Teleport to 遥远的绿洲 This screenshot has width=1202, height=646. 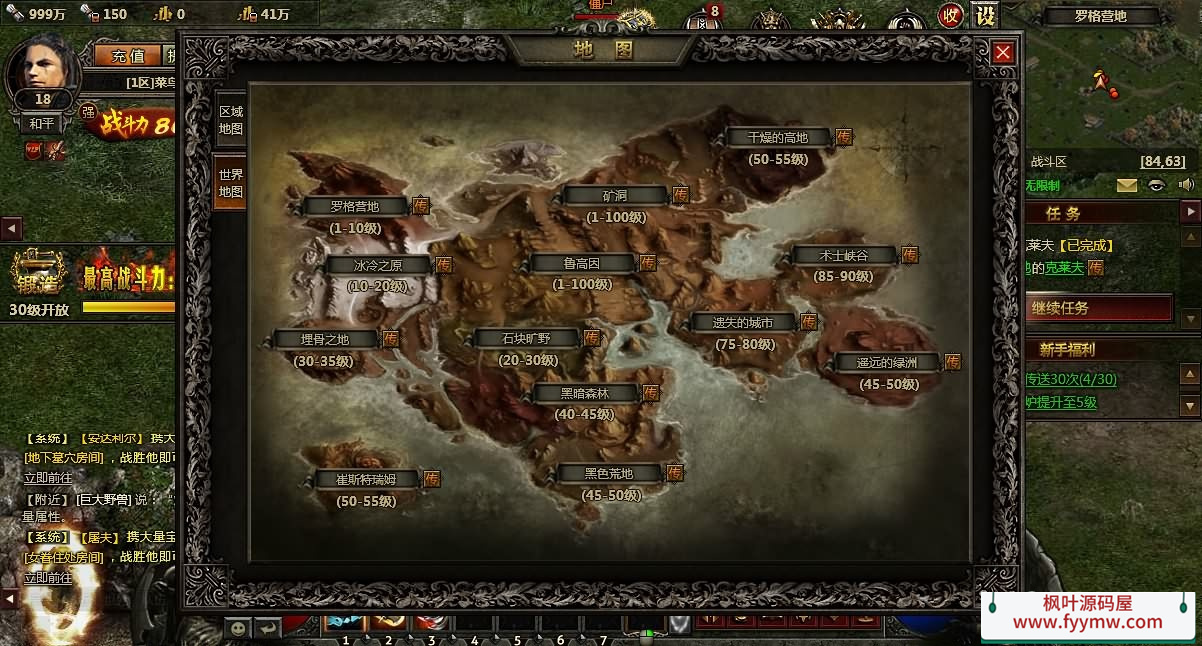[x=952, y=362]
